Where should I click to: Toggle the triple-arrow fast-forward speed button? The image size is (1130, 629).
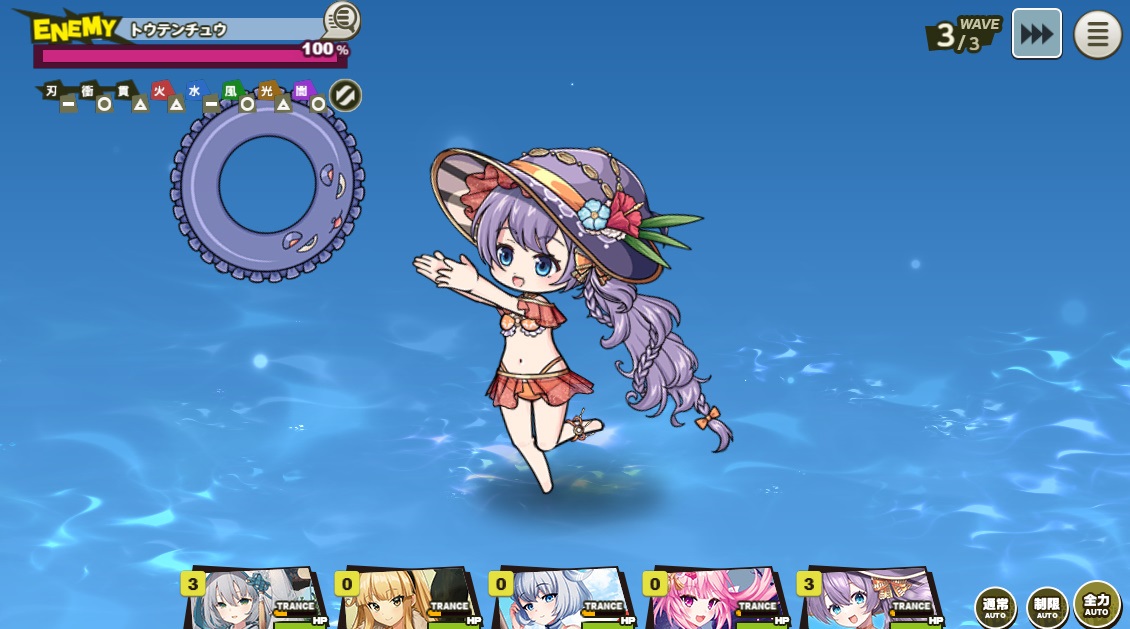coord(1036,34)
